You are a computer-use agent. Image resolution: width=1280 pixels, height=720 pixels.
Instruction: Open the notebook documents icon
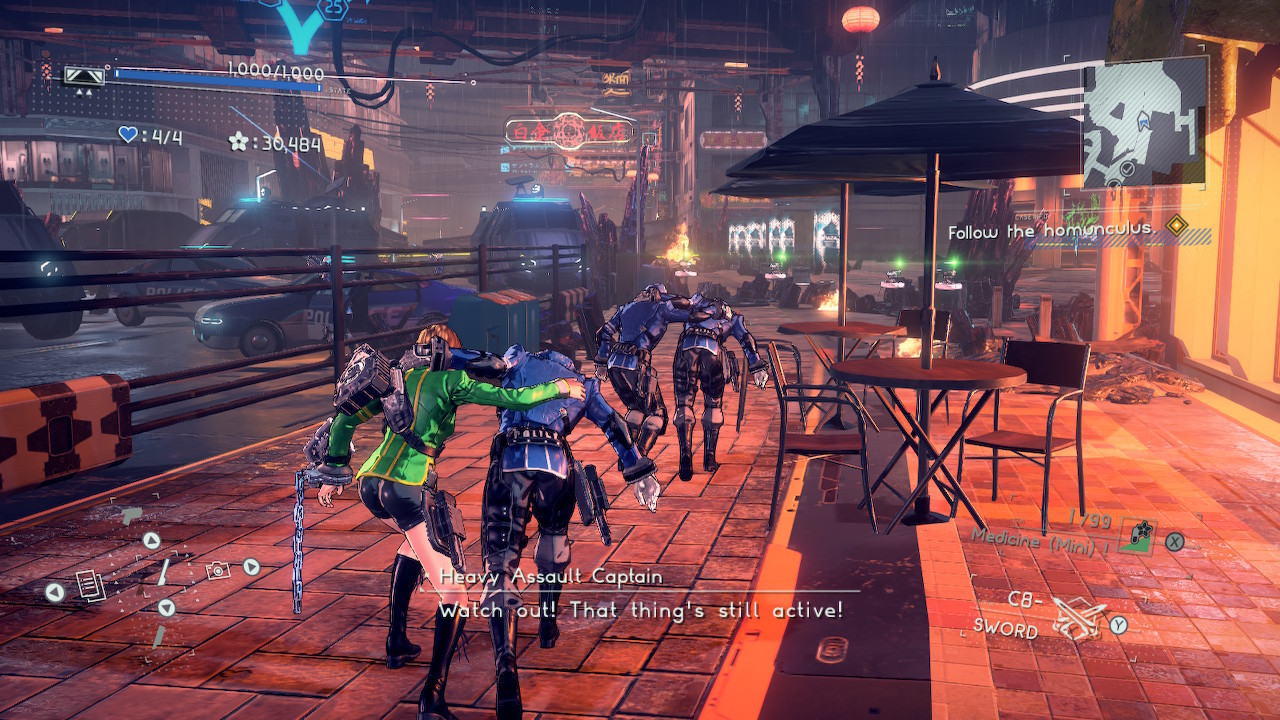point(90,584)
